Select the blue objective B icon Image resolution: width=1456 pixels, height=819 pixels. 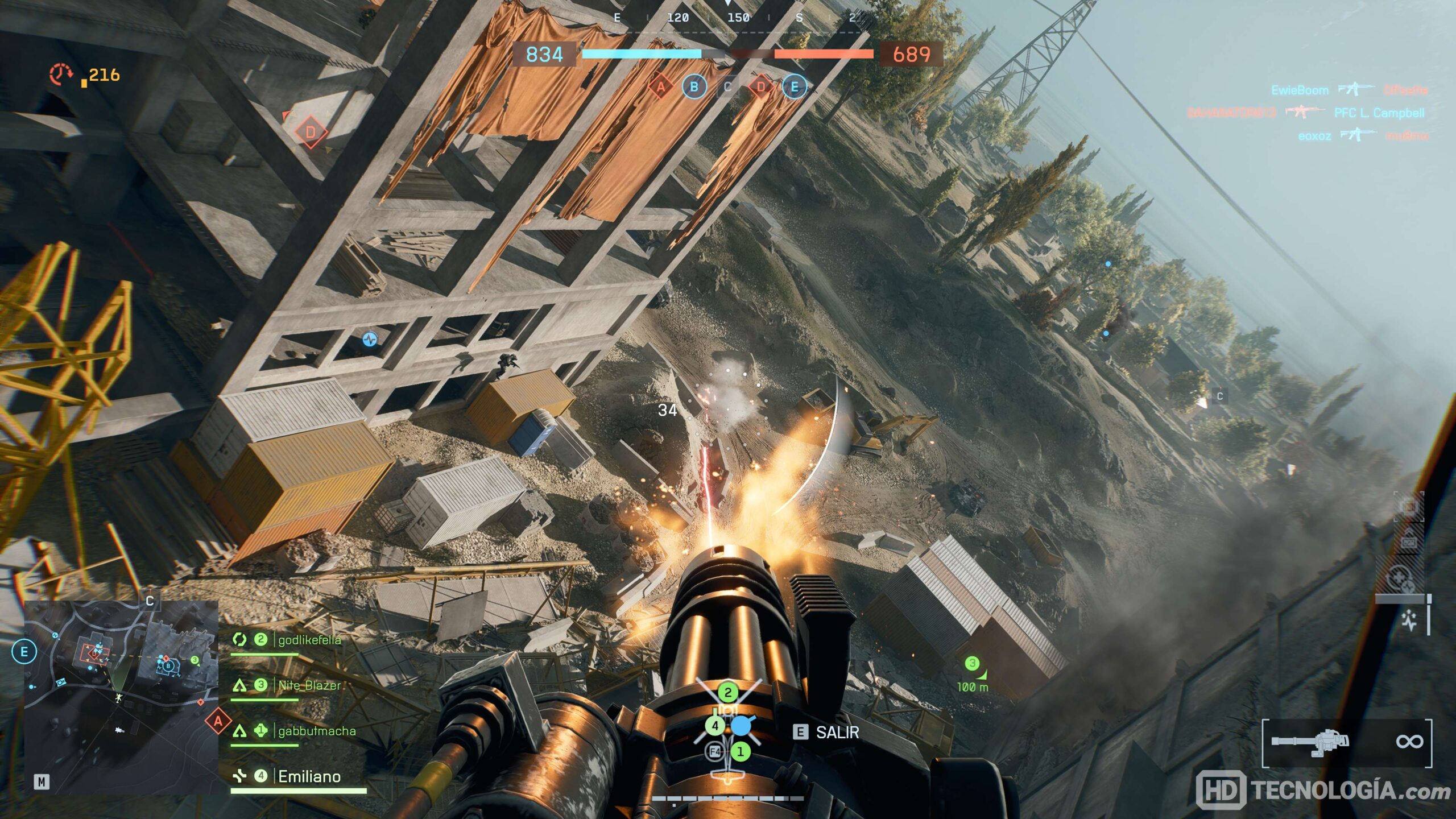pos(694,87)
